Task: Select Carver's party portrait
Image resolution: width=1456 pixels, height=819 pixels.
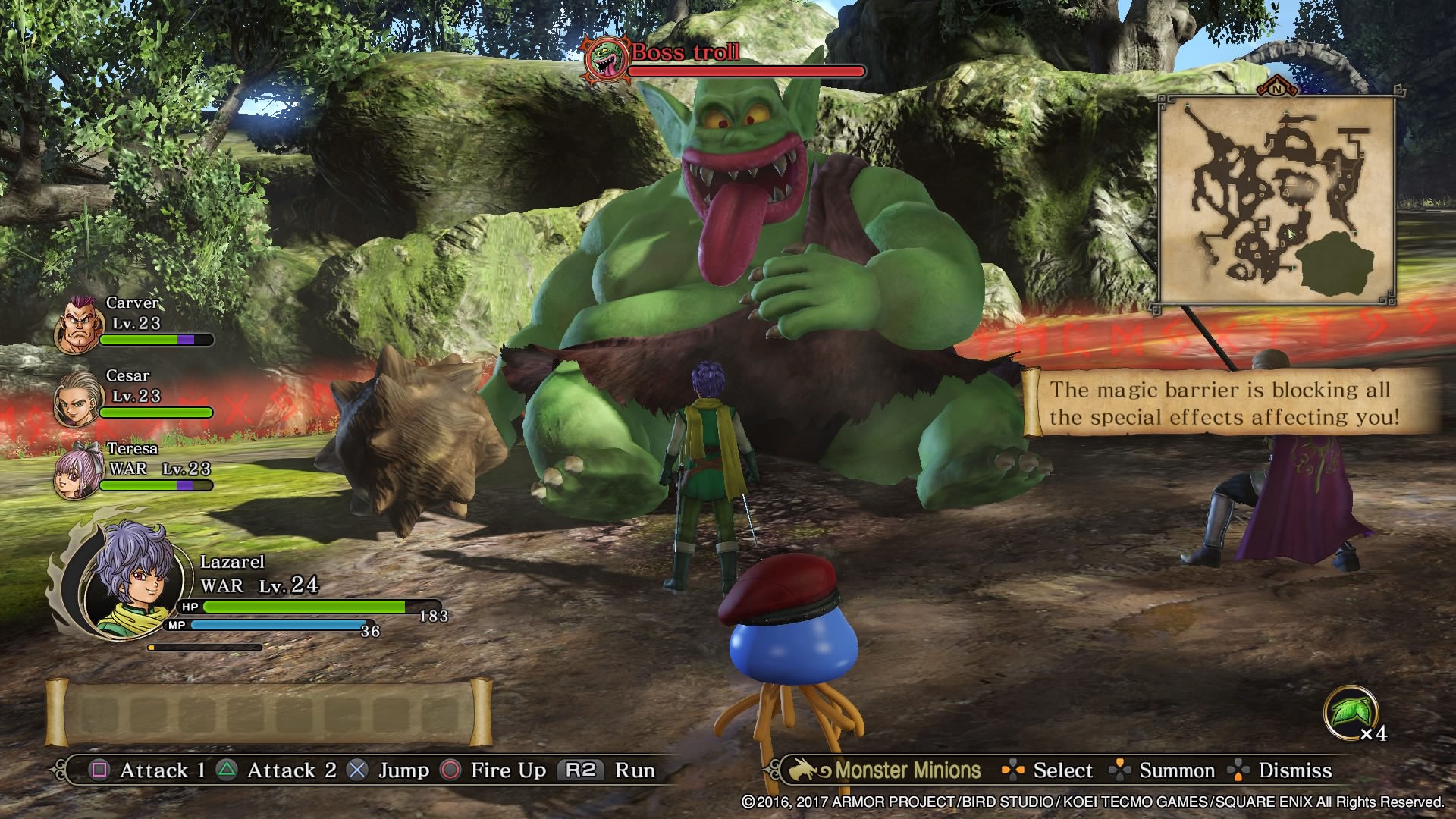Action: (77, 326)
